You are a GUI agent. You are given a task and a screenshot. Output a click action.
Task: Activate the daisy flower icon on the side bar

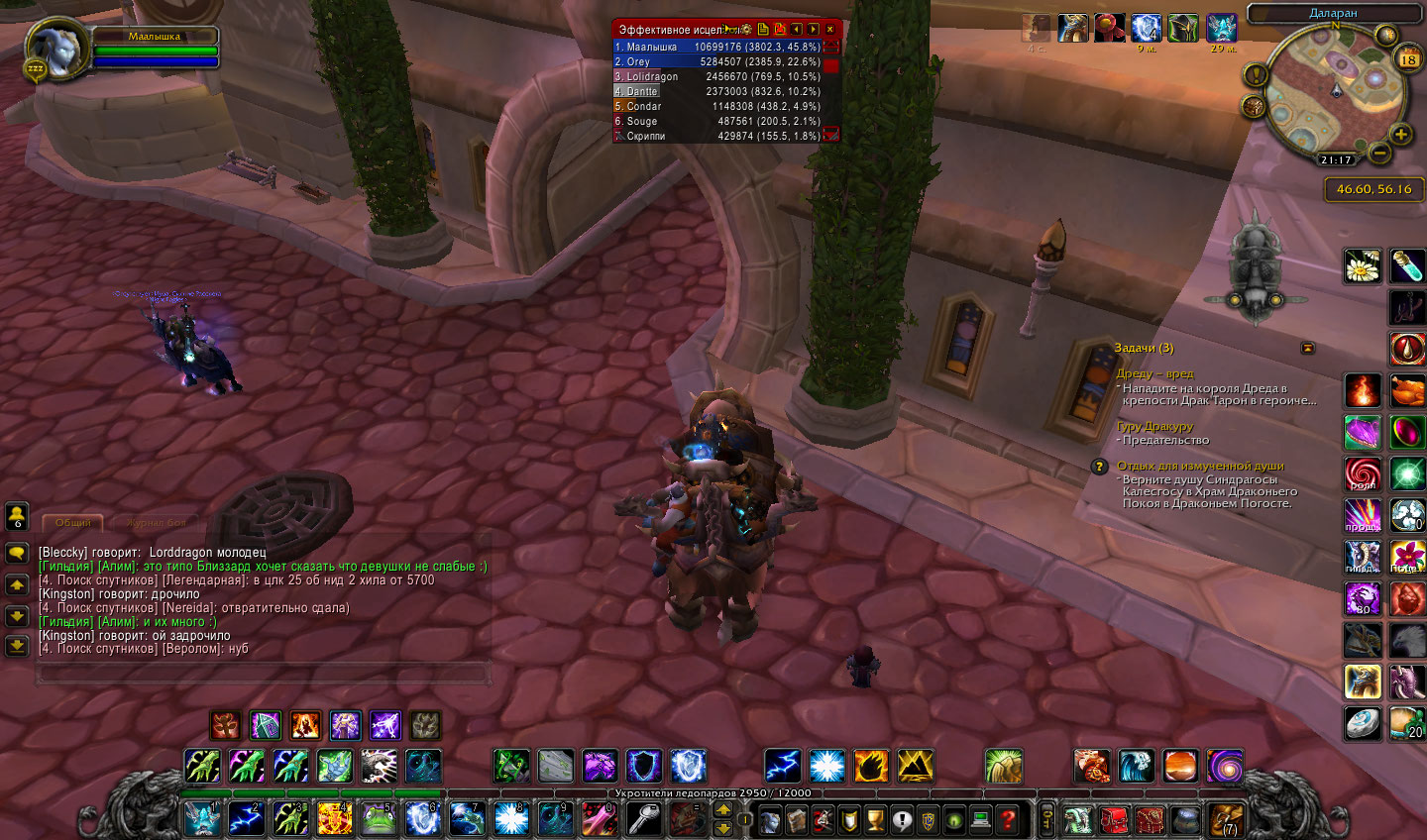coord(1363,265)
